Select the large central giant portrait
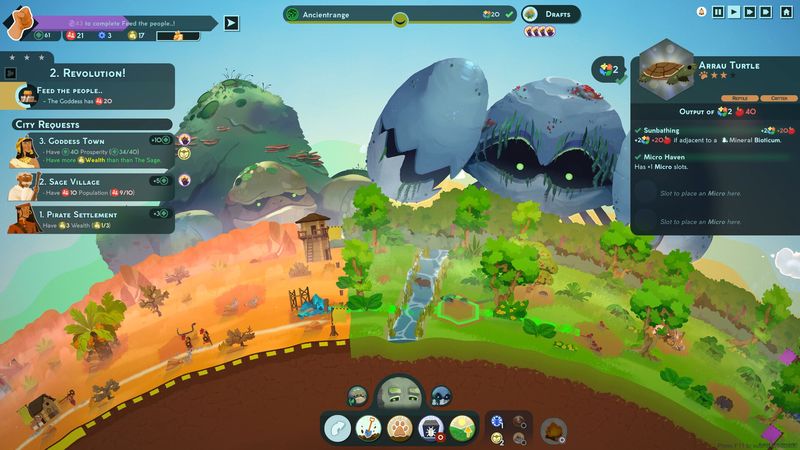This screenshot has width=800, height=450. coord(398,395)
